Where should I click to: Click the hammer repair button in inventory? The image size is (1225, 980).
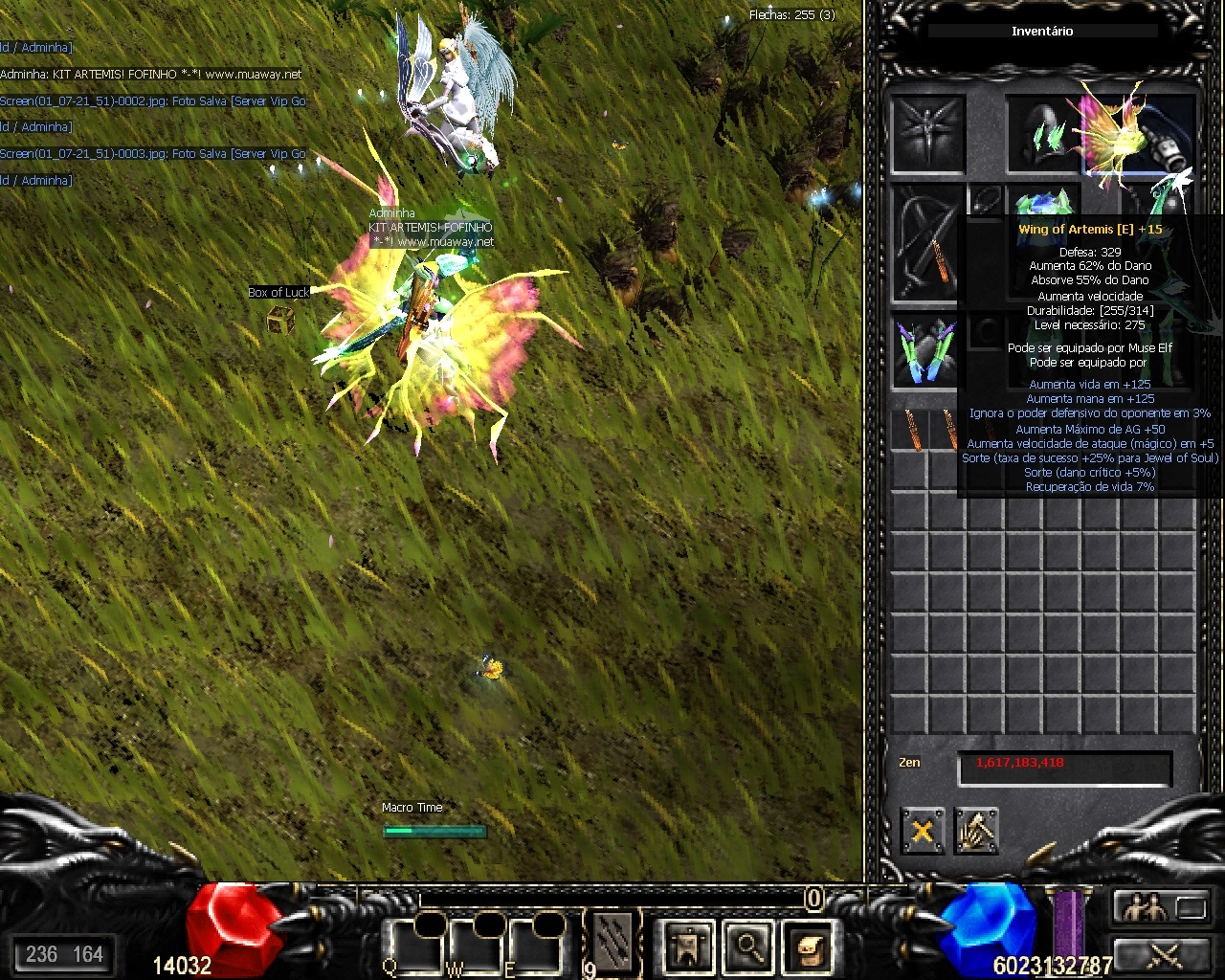point(976,831)
